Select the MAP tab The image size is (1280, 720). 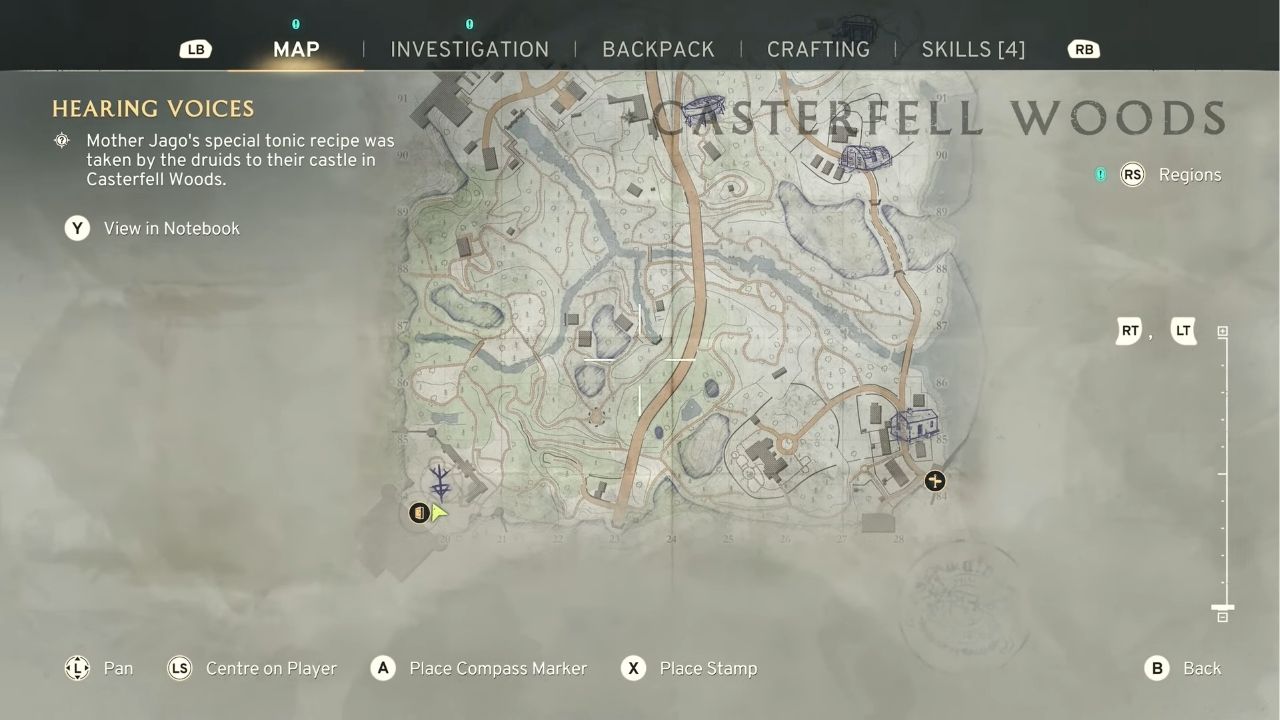point(294,49)
